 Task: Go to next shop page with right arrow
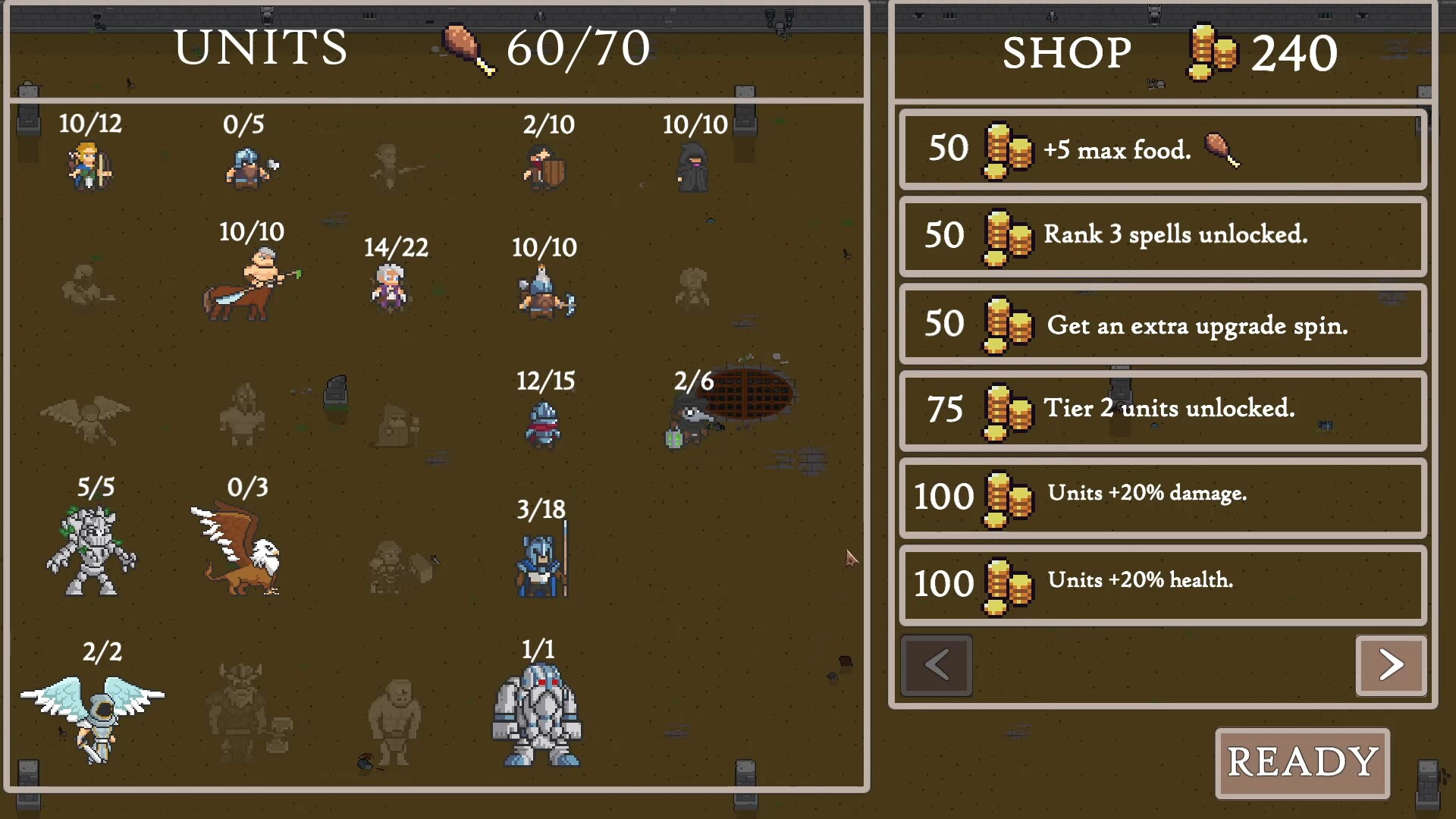point(1391,665)
